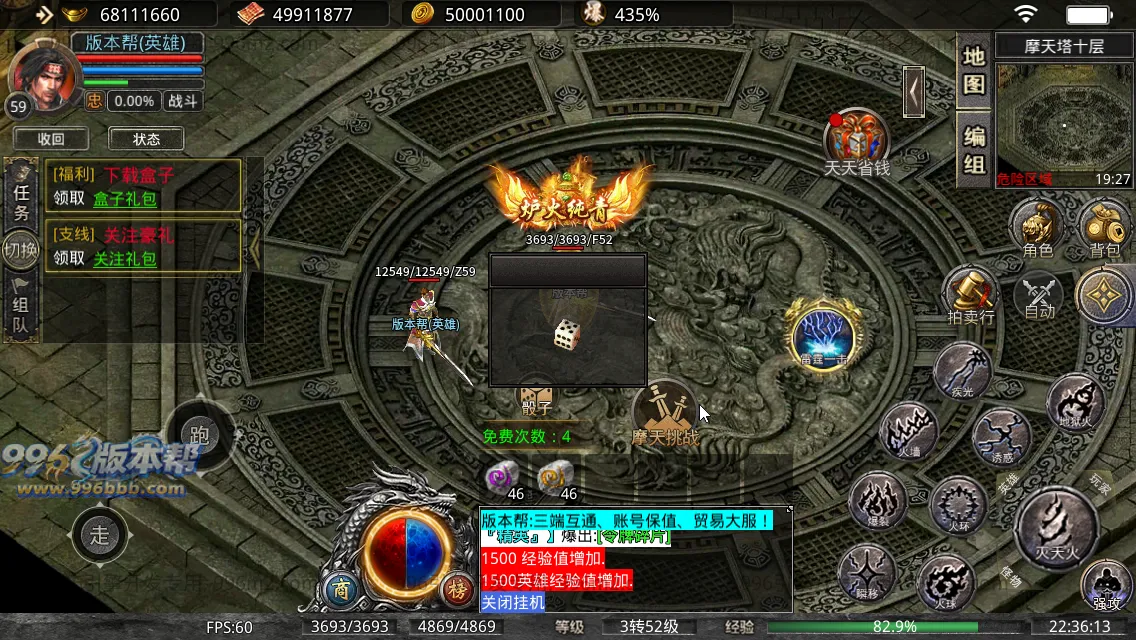Claim the 盒子礼包 gift link
The image size is (1136, 640).
[x=125, y=198]
